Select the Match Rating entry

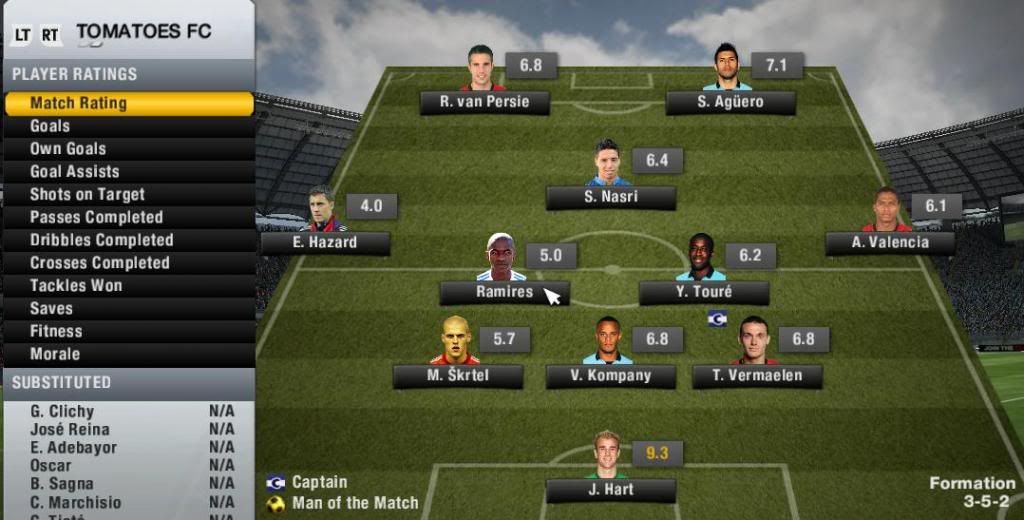click(x=128, y=103)
